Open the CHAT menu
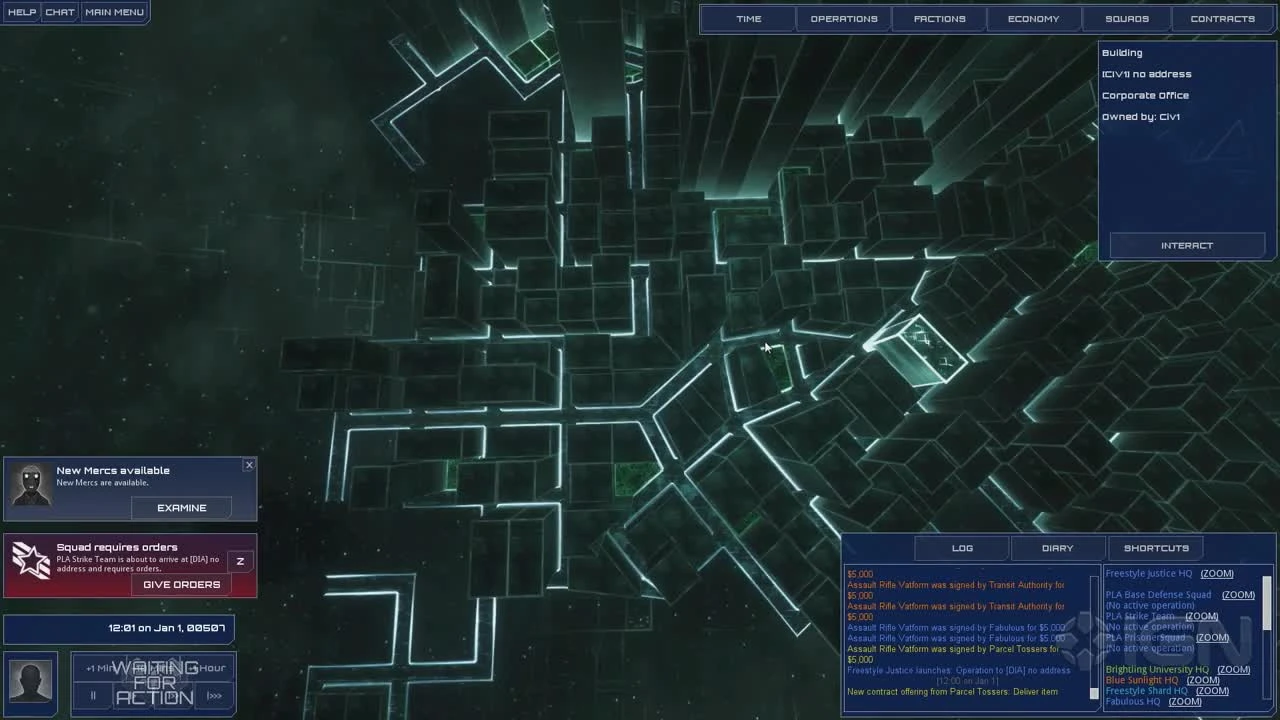 (59, 12)
